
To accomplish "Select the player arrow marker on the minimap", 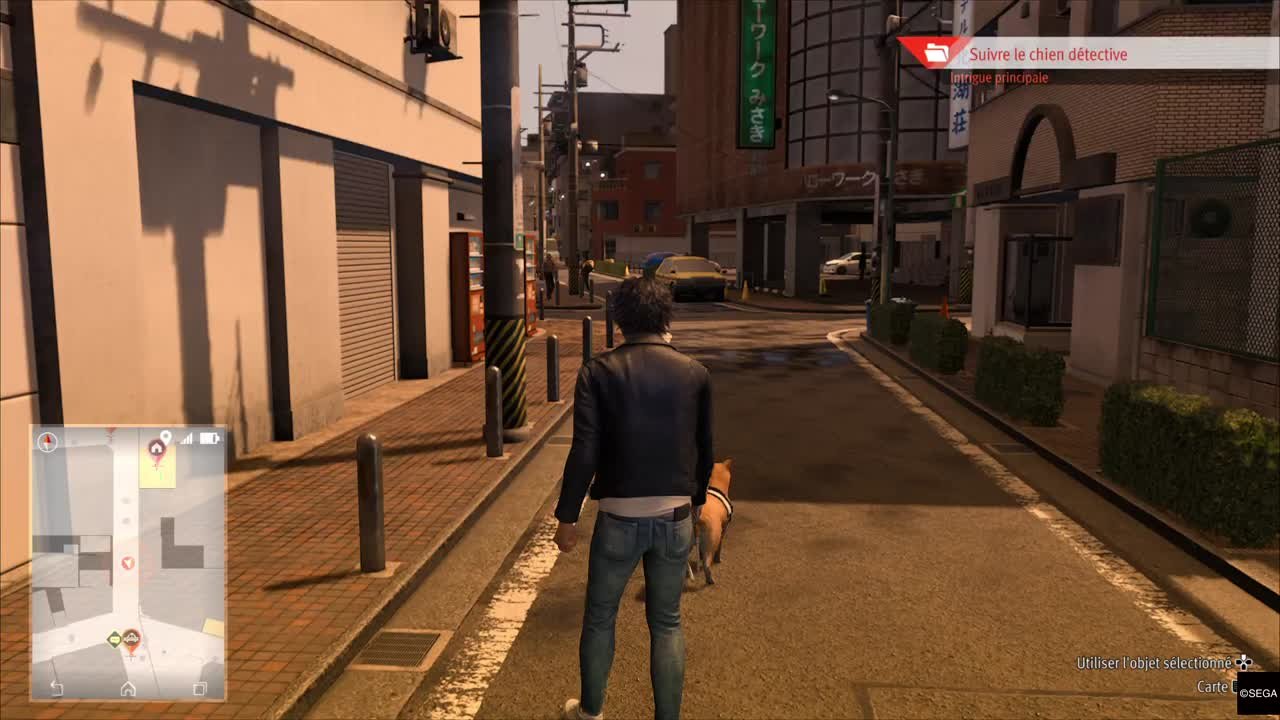I will pyautogui.click(x=128, y=564).
